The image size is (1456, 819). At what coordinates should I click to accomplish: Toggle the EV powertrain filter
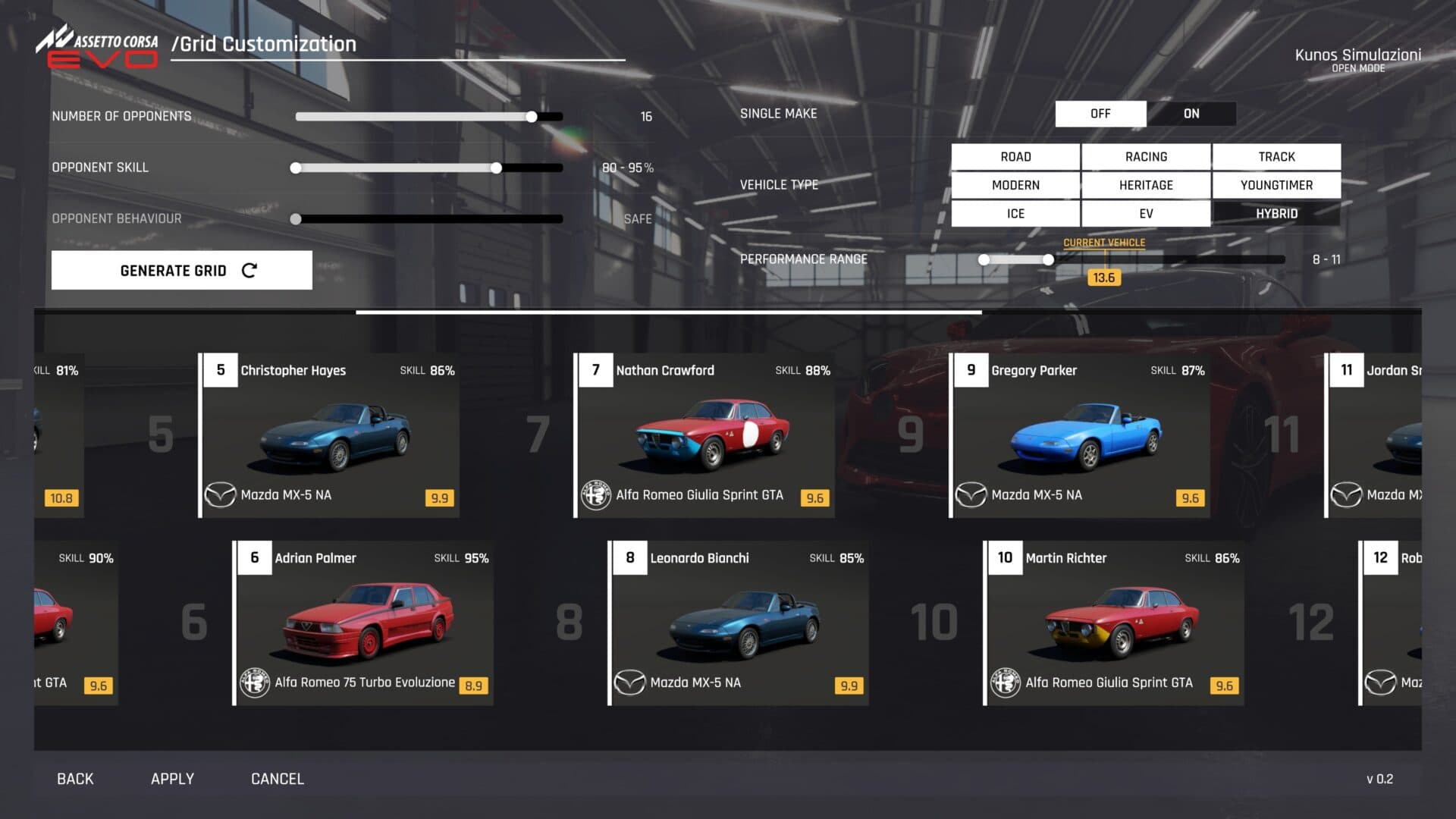[x=1146, y=214]
